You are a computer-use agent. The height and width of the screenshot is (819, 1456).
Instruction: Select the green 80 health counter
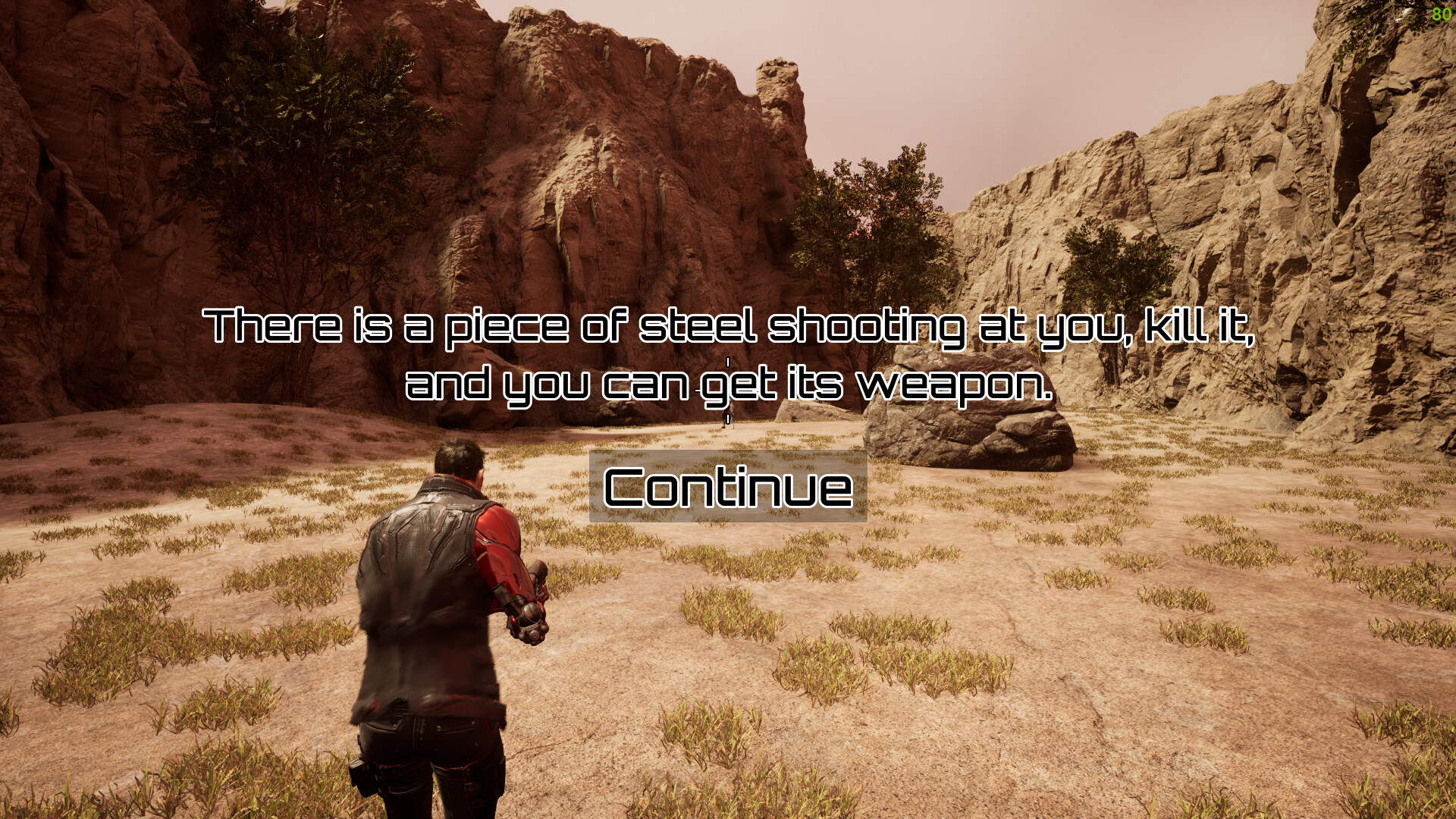click(1440, 14)
